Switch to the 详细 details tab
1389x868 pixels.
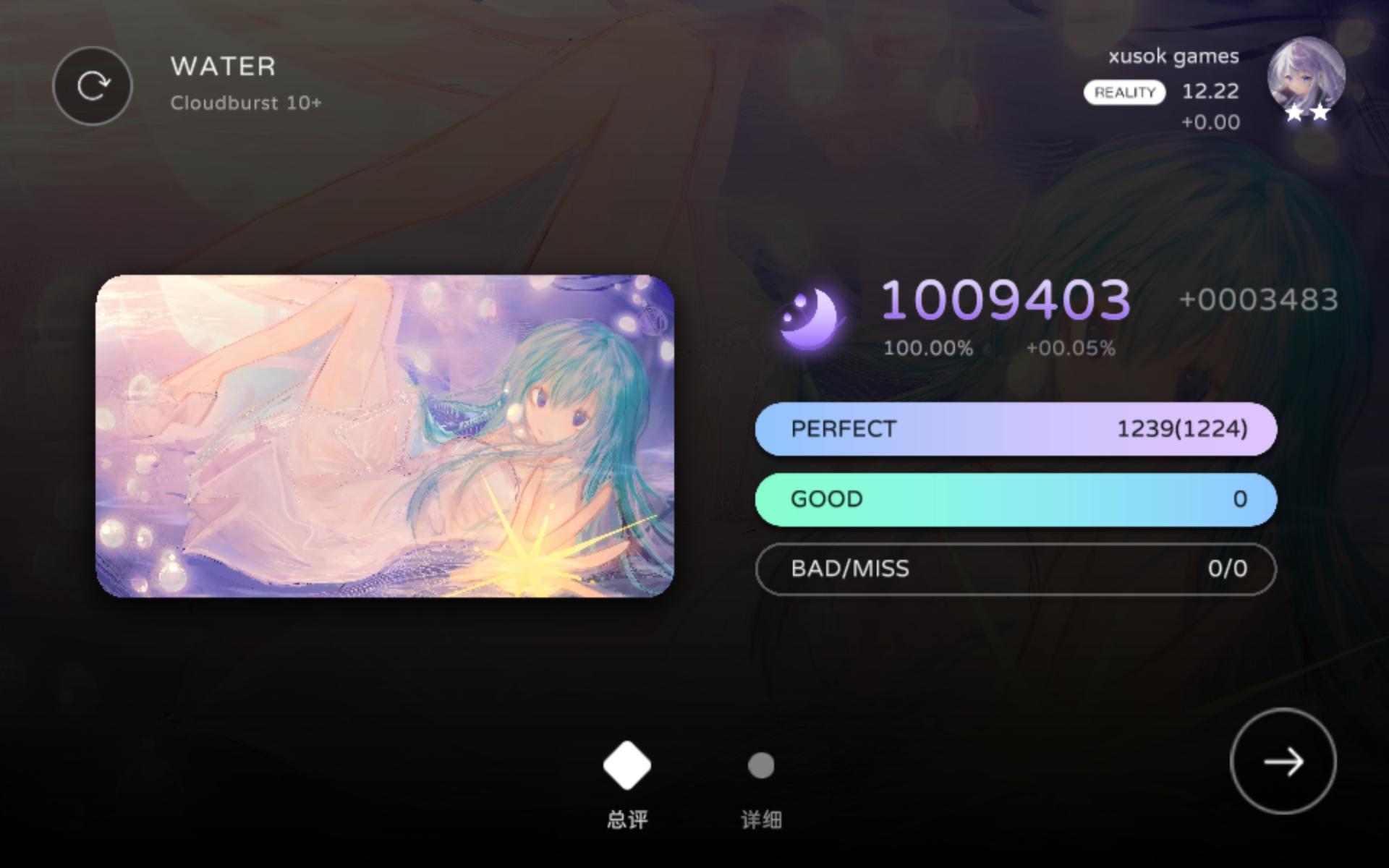point(762,819)
